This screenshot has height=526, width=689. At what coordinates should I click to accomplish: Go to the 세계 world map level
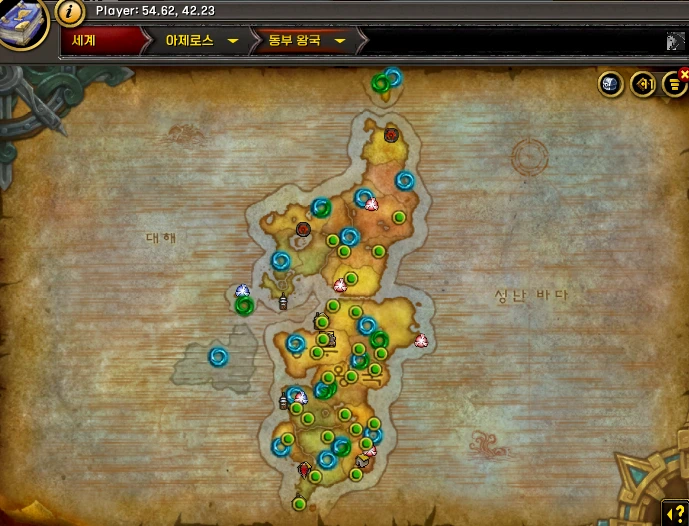pos(99,41)
